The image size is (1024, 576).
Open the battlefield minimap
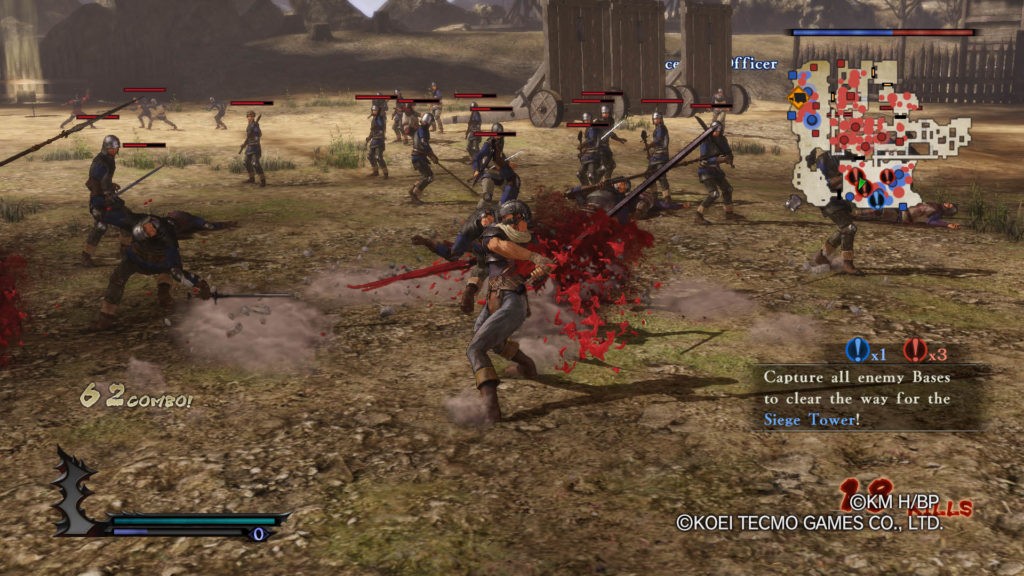880,135
